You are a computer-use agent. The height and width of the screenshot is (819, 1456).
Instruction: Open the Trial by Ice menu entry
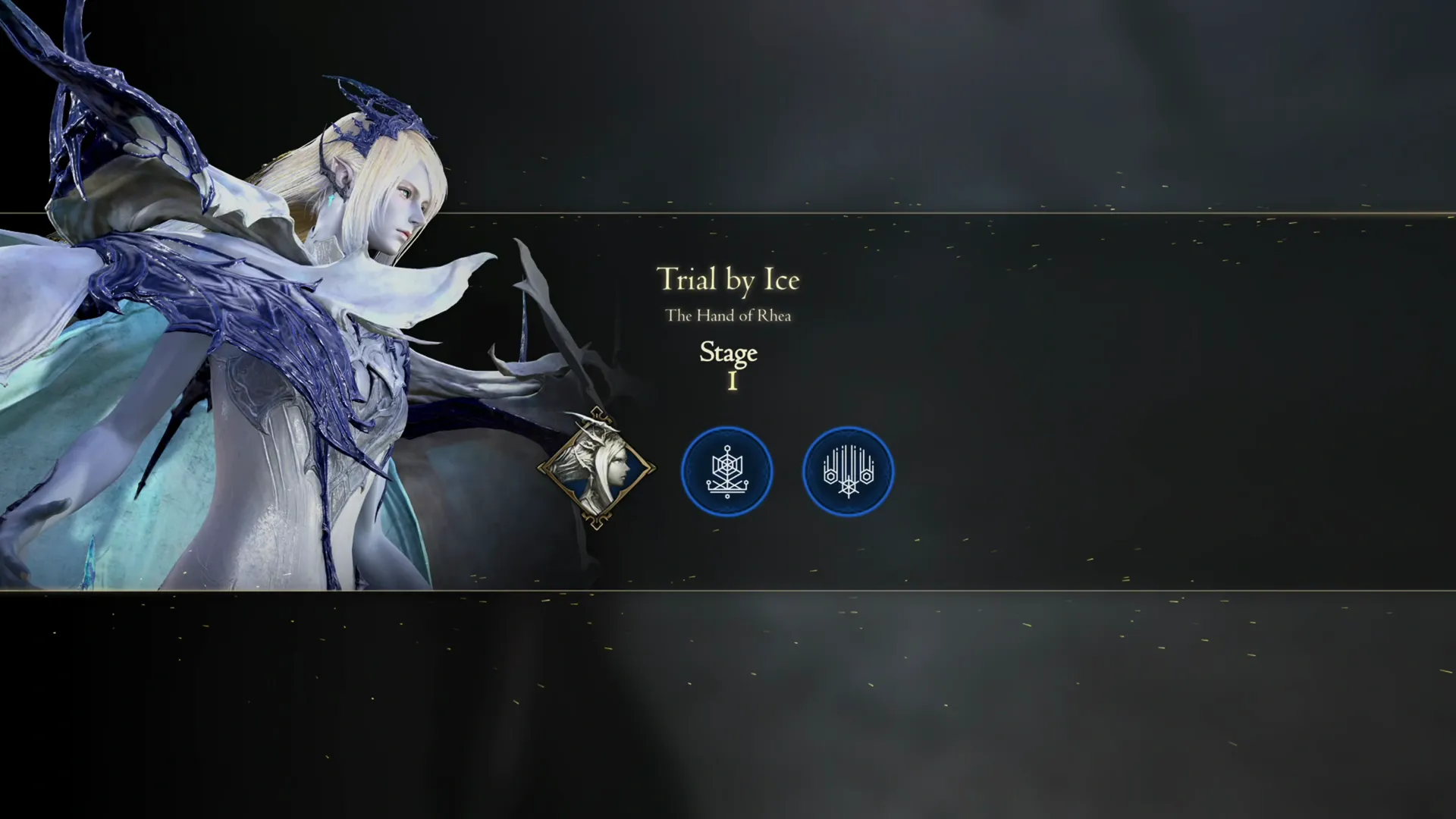[728, 280]
